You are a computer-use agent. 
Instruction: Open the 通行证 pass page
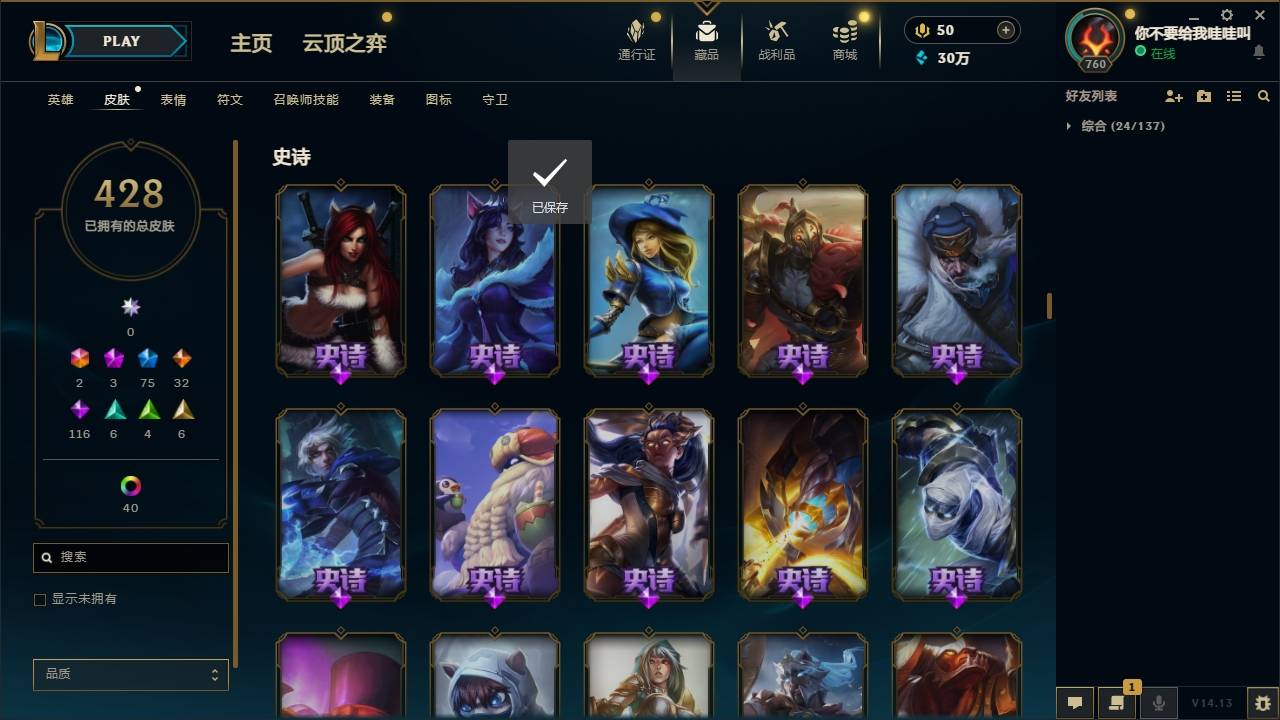coord(637,40)
